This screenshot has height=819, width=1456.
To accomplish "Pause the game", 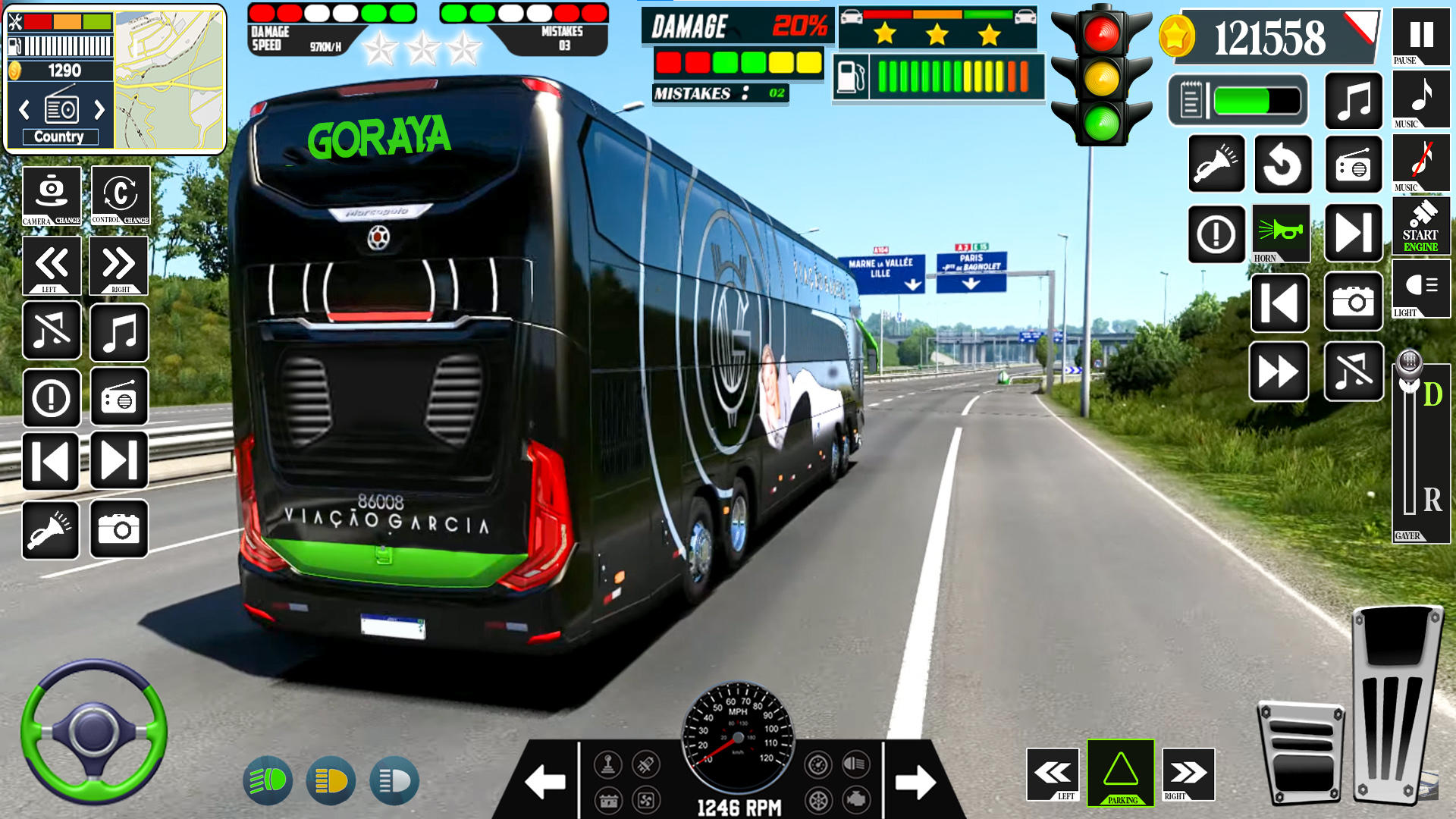I will (1420, 35).
